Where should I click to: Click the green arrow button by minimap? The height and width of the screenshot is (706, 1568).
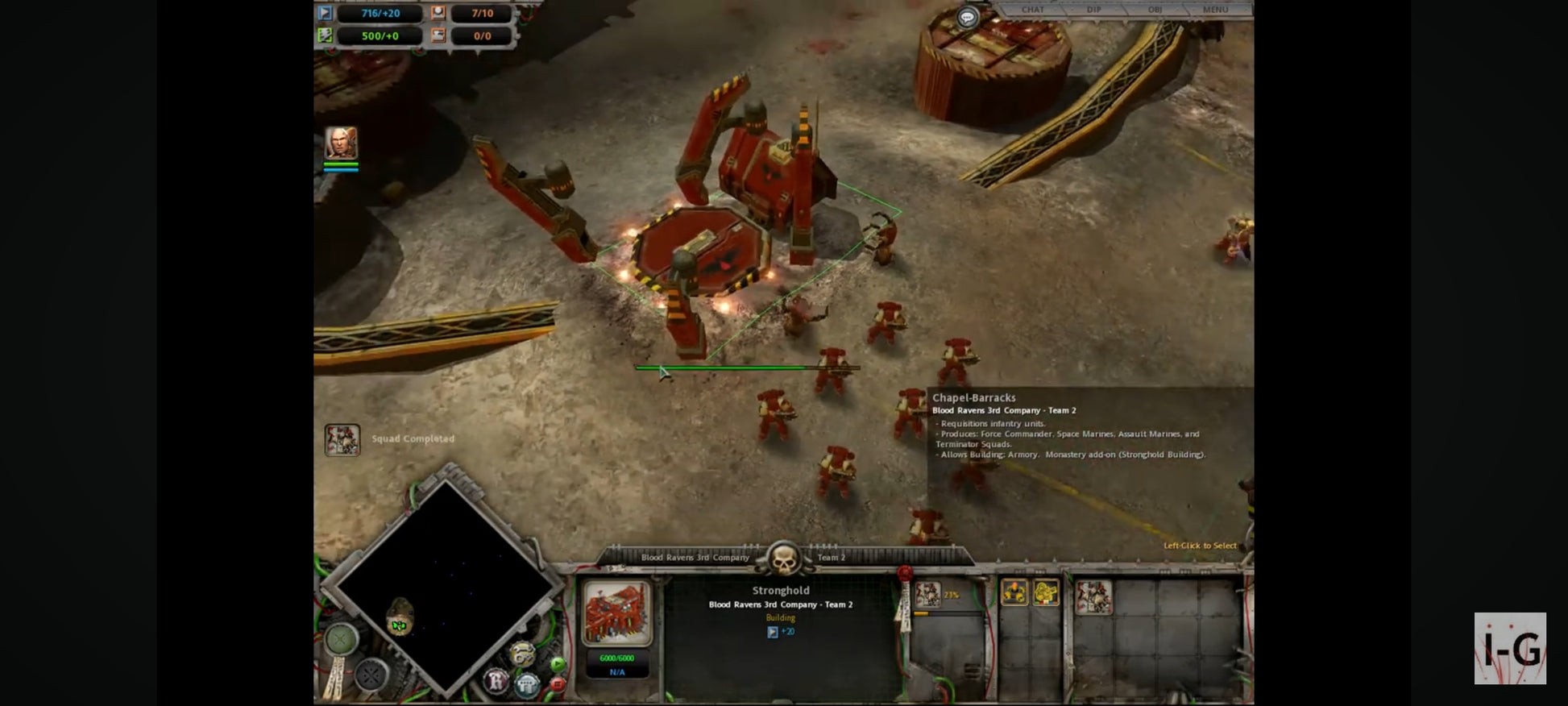557,664
